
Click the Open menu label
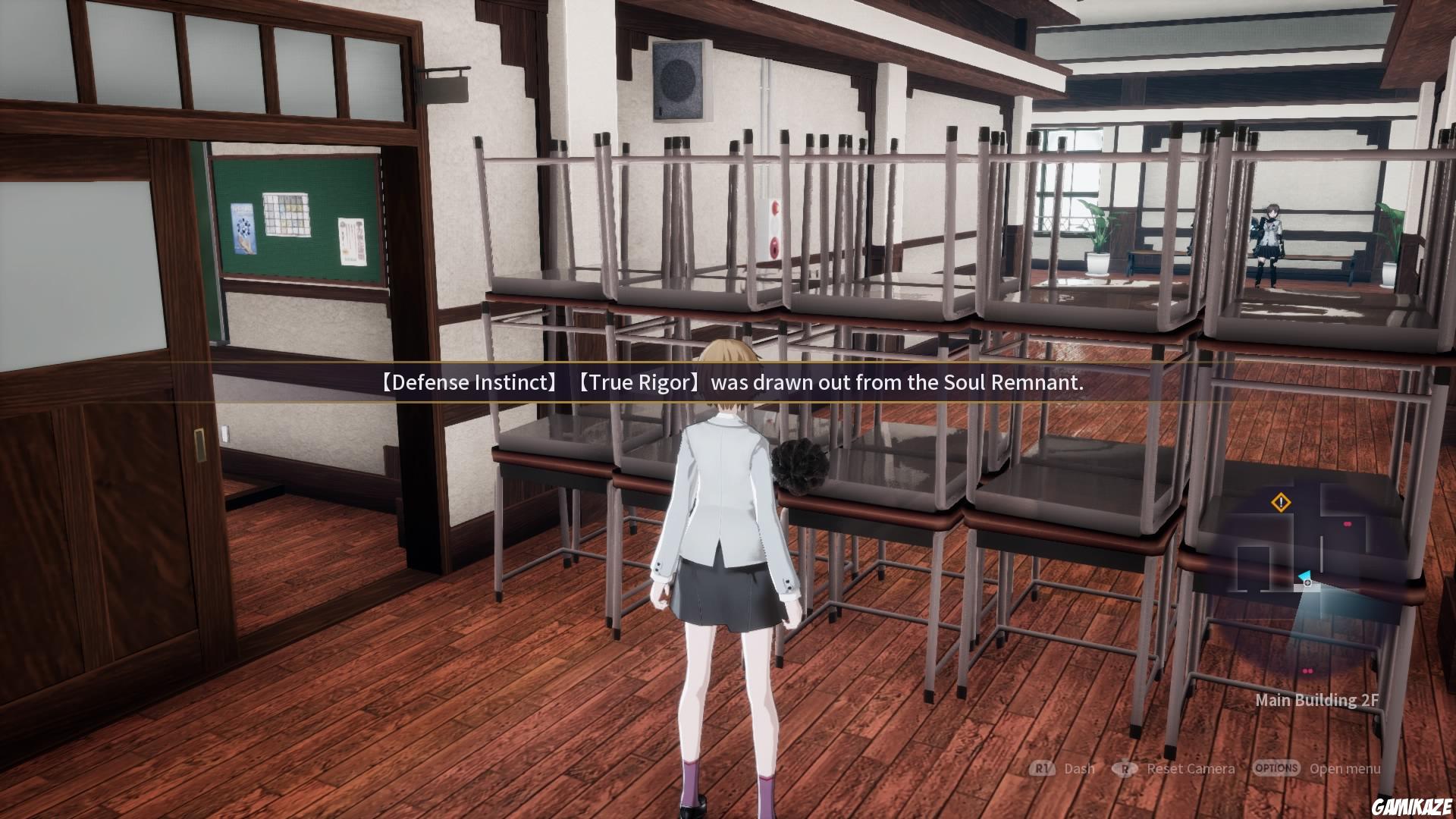click(1345, 768)
